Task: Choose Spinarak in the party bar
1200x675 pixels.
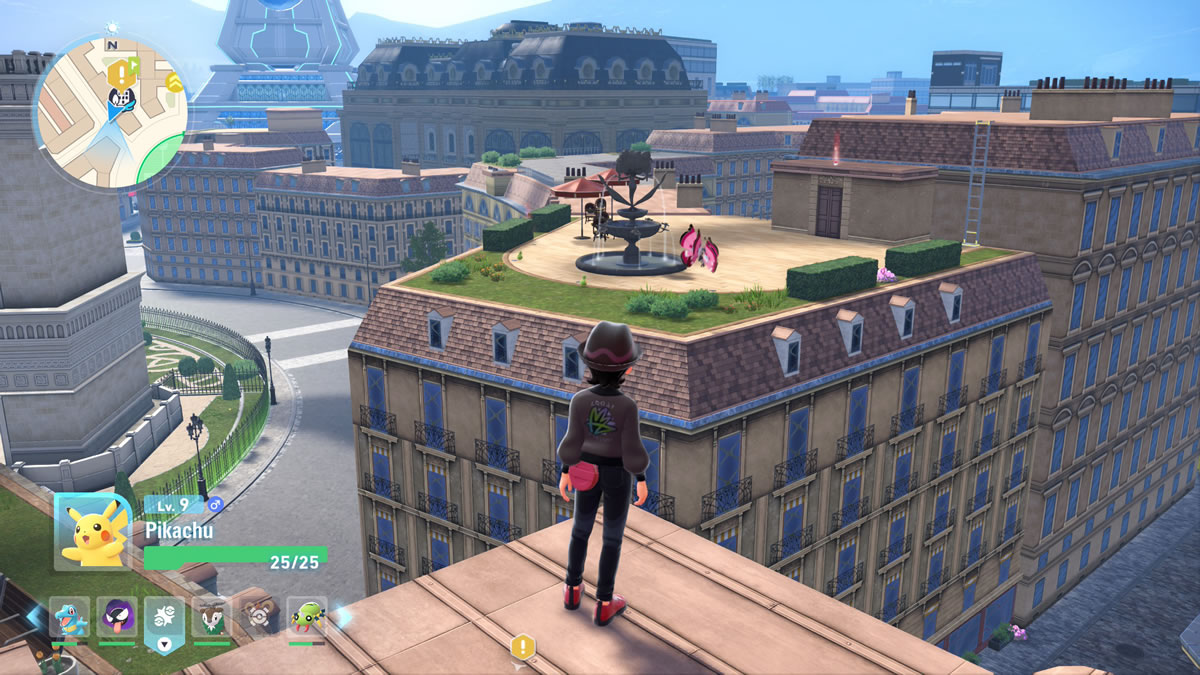Action: click(307, 617)
